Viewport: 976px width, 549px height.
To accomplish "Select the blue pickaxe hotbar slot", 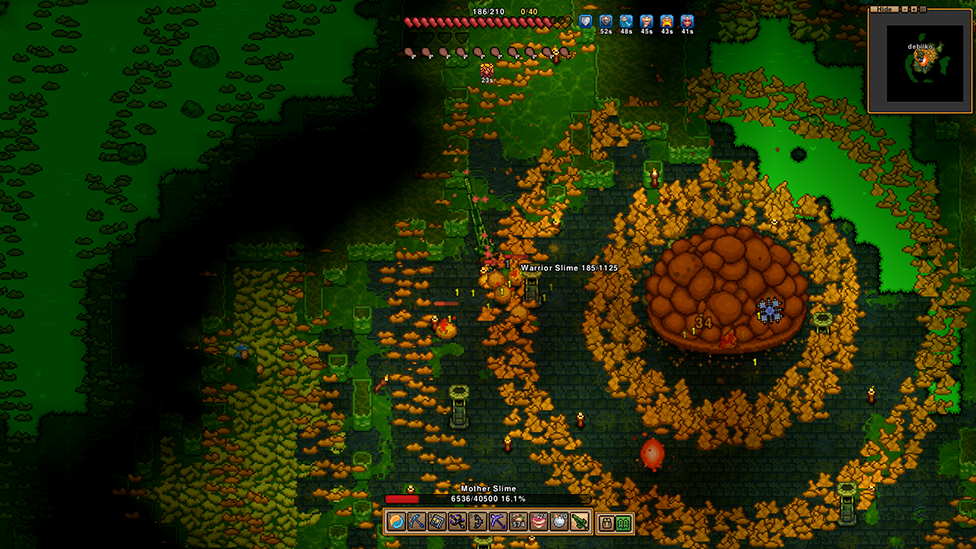I will coord(416,522).
